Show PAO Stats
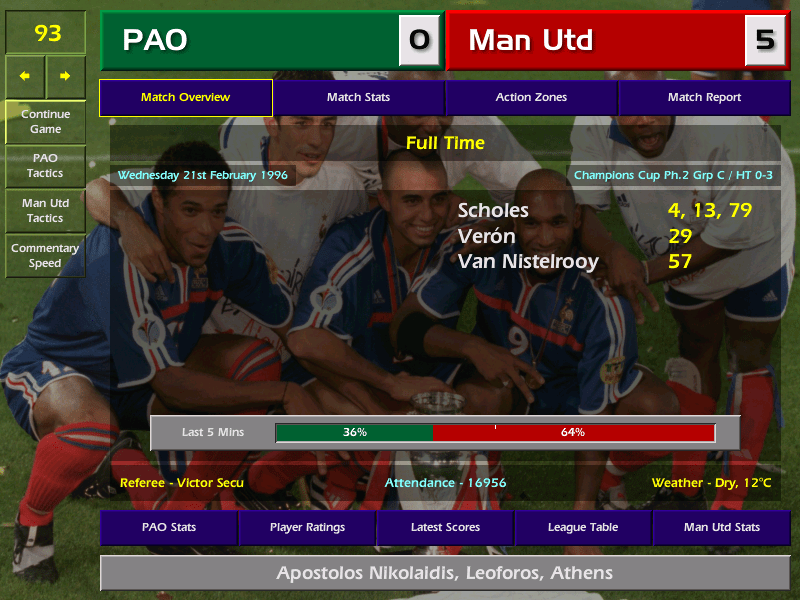Screen dimensions: 800x600 click(169, 527)
